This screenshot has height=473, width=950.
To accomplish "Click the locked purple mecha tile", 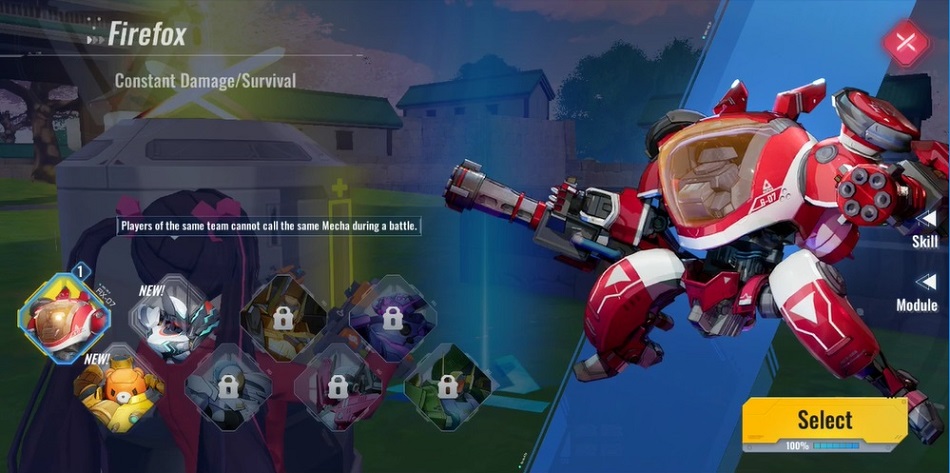I will coord(390,318).
